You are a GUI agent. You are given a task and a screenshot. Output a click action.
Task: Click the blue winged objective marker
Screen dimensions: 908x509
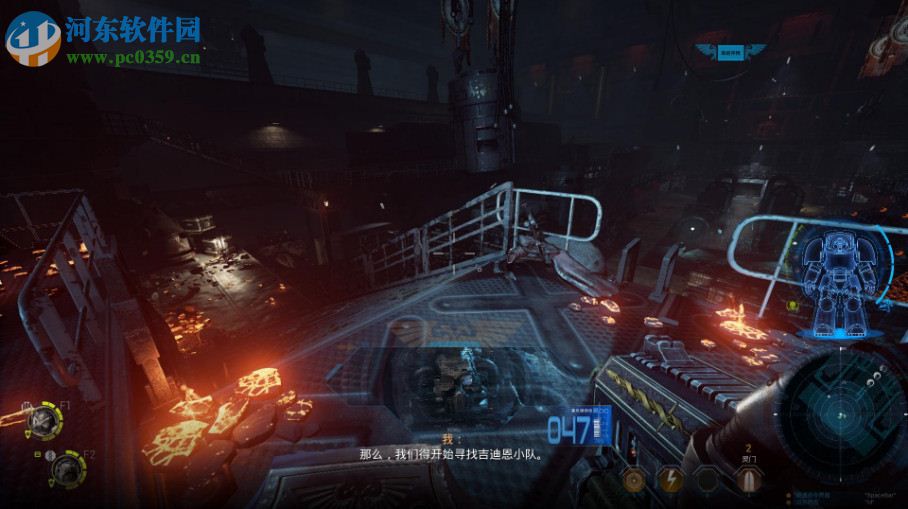[x=735, y=50]
